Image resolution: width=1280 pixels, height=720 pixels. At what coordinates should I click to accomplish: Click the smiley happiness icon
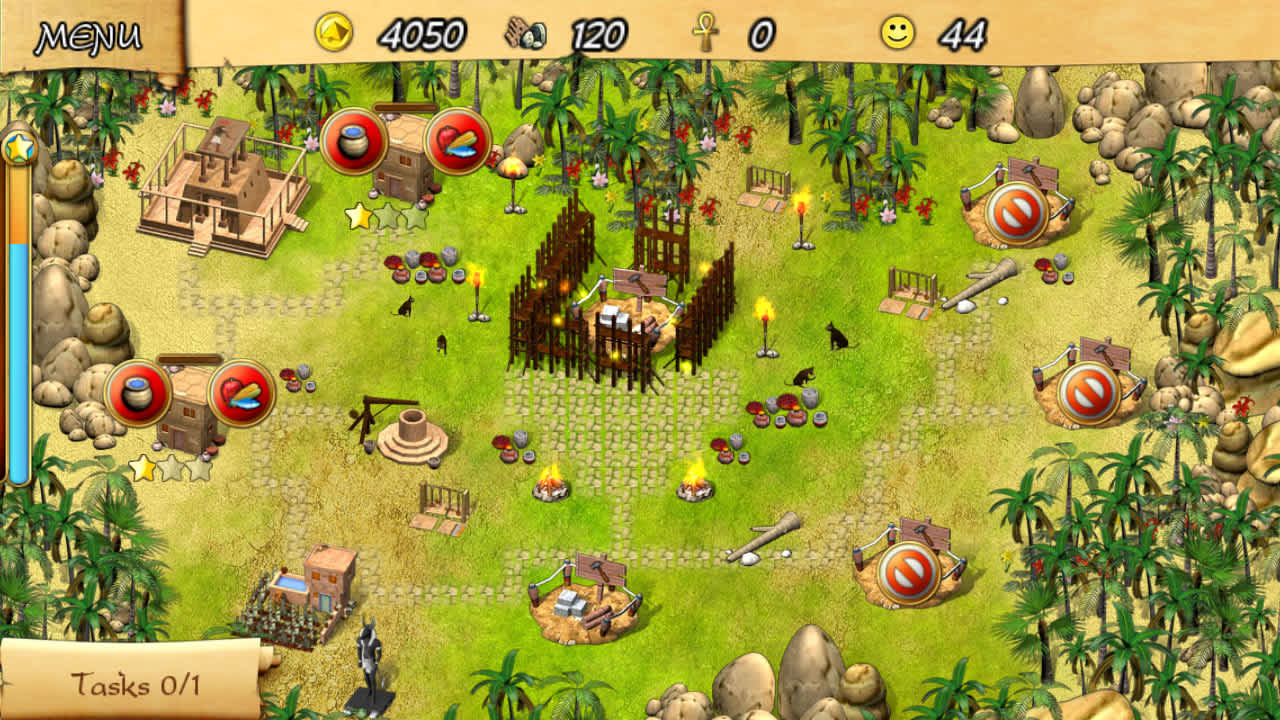pyautogui.click(x=898, y=33)
